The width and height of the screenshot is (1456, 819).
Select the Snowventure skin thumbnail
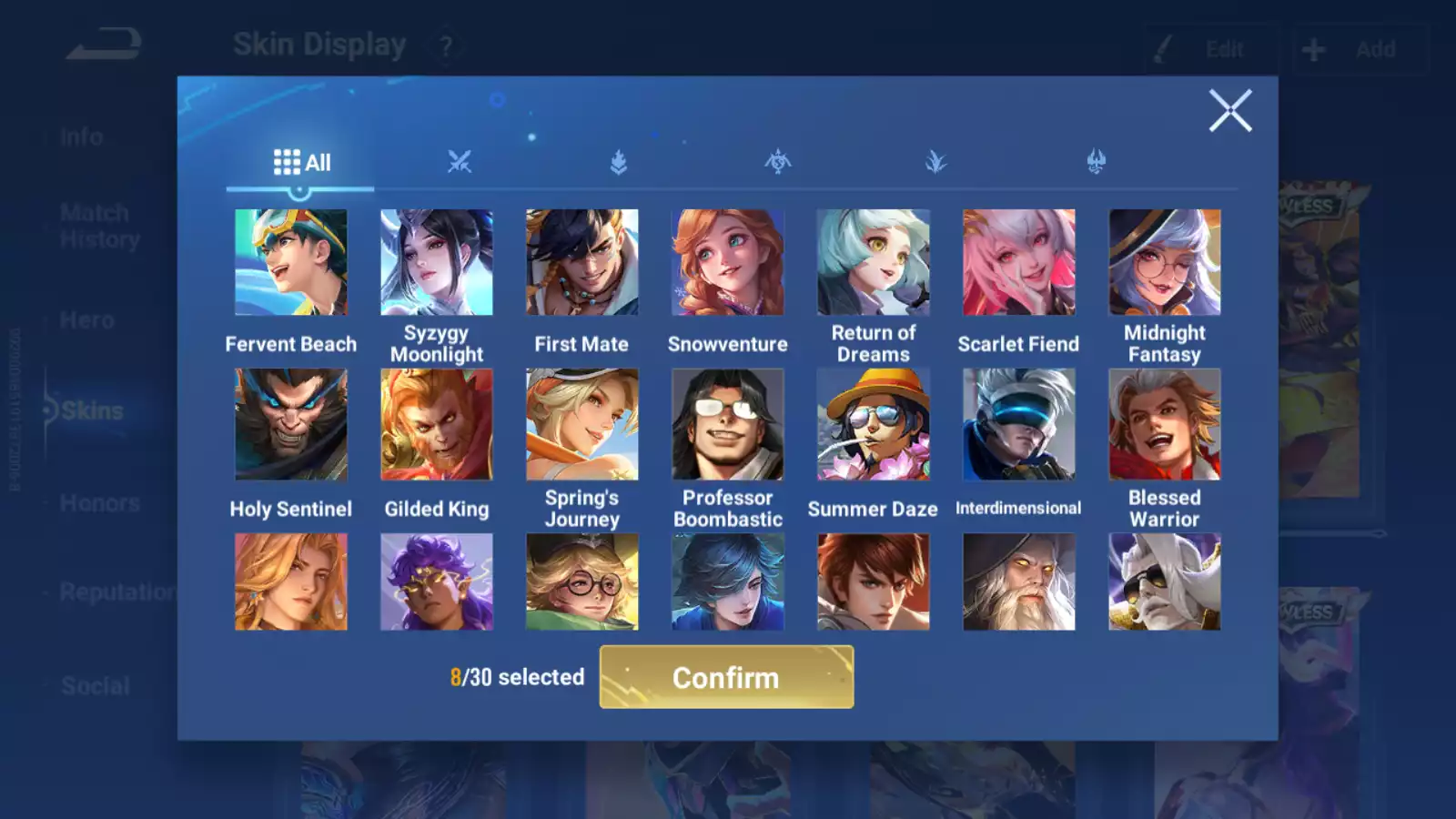728,262
